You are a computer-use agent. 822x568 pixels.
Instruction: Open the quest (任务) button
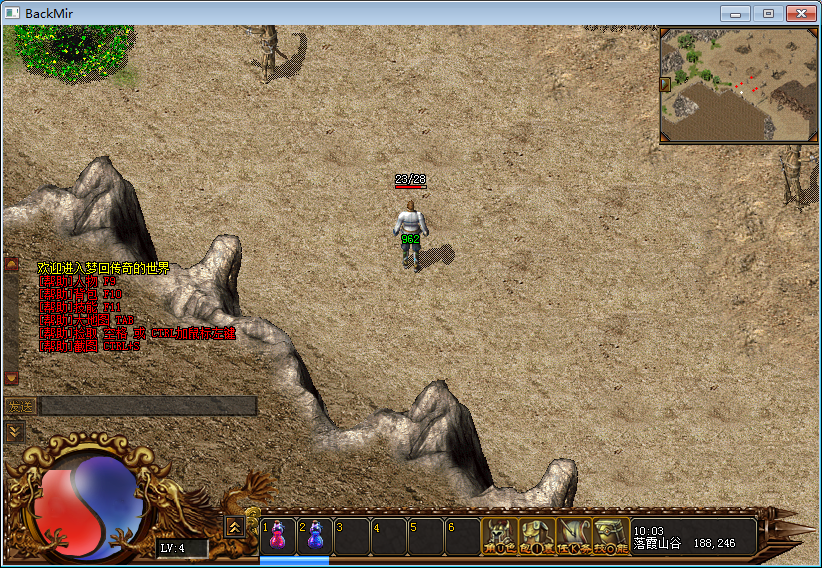click(x=574, y=536)
